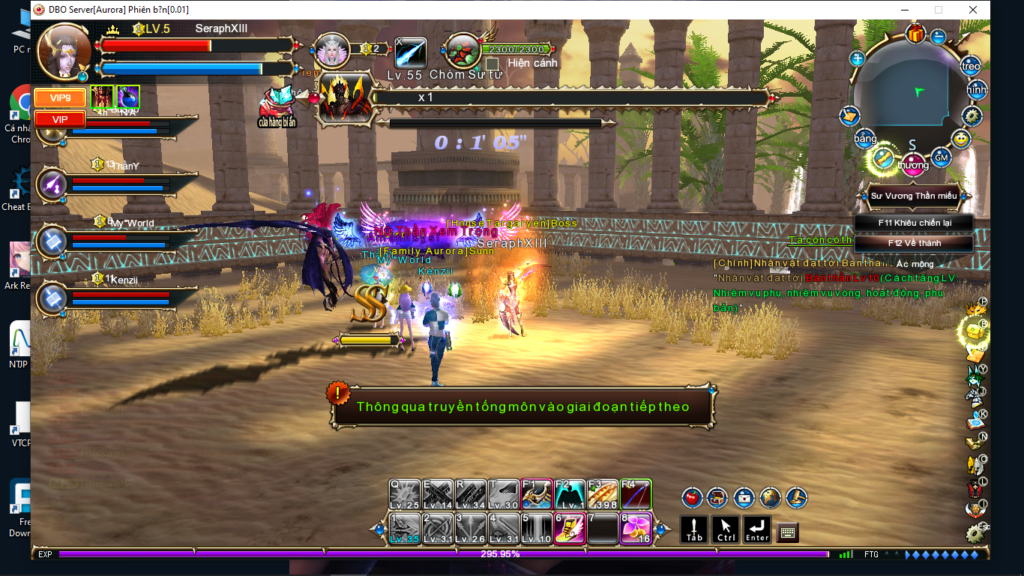1024x576 pixels.
Task: Activate the Q skill slot level 25
Action: coord(406,494)
